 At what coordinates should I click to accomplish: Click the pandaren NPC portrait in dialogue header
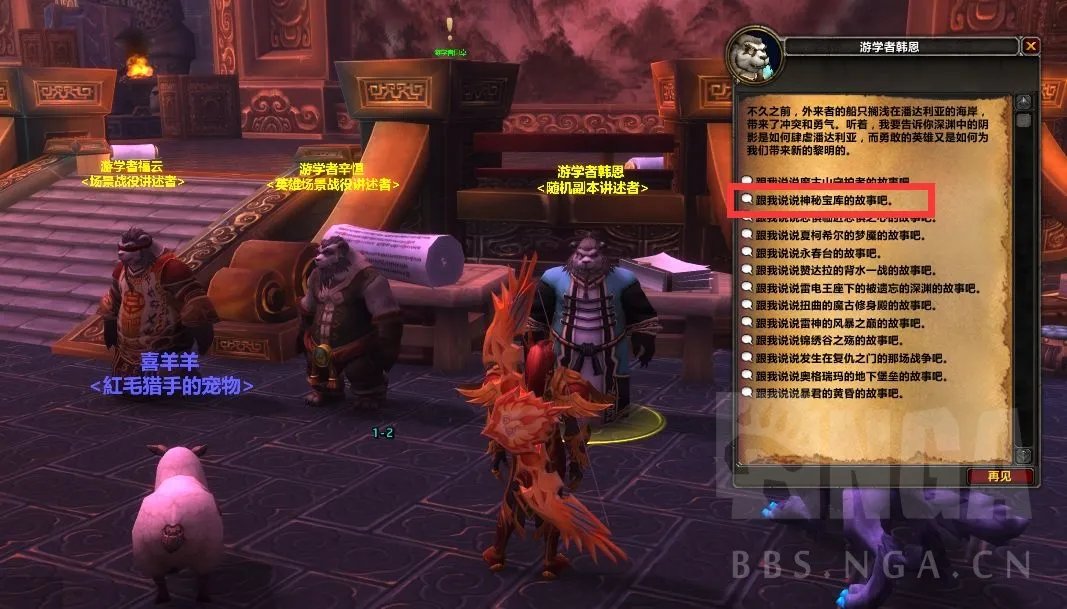point(753,60)
